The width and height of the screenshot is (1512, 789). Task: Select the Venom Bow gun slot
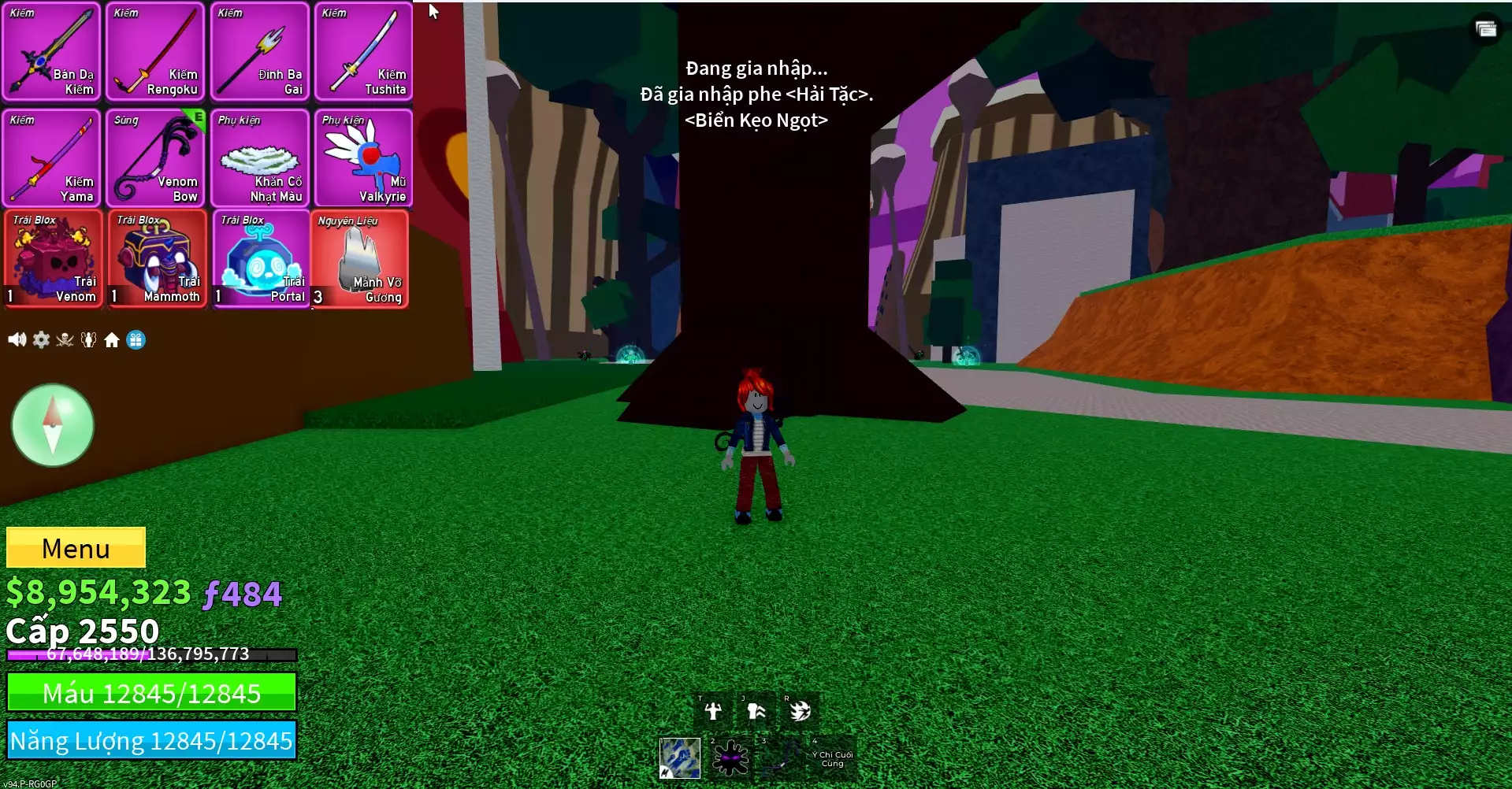155,158
